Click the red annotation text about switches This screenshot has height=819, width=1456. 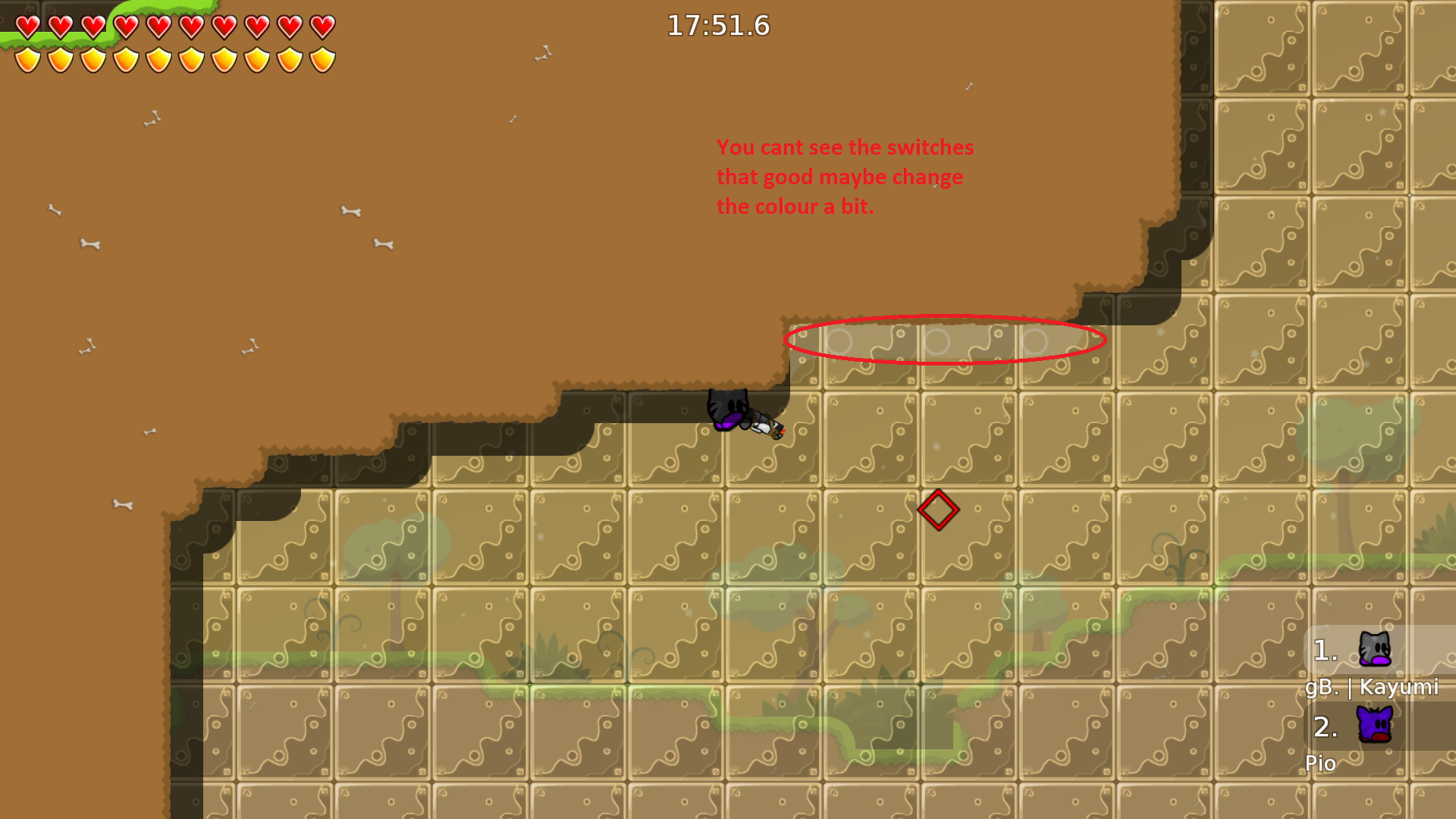click(846, 176)
